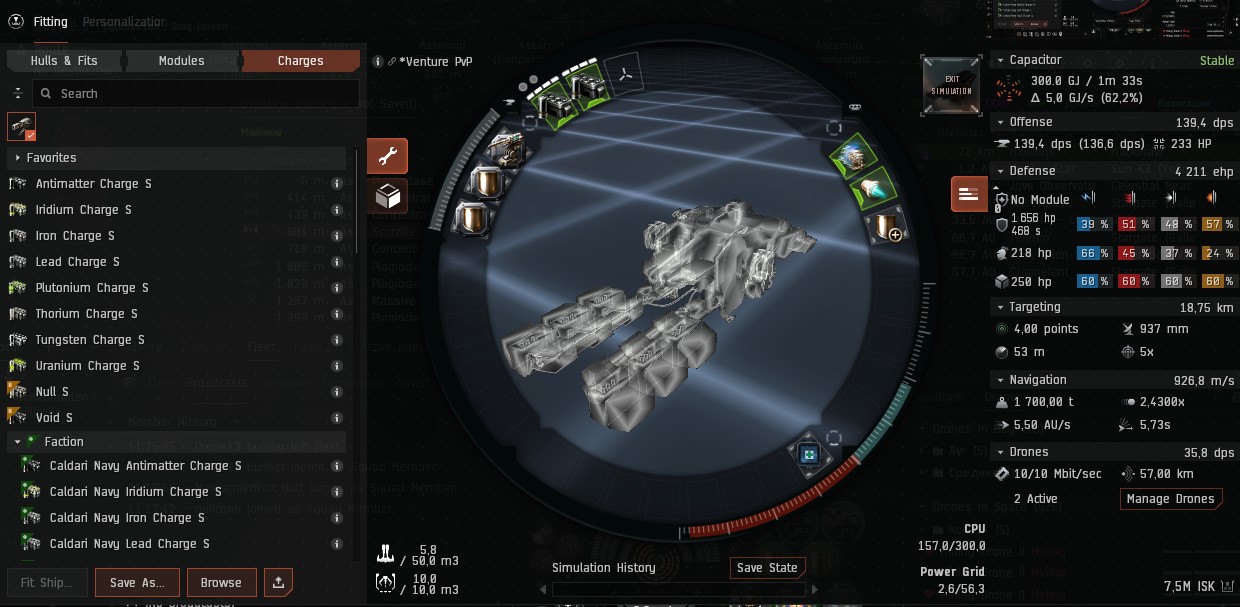Click the Save As... button
This screenshot has width=1240, height=607.
pos(137,582)
